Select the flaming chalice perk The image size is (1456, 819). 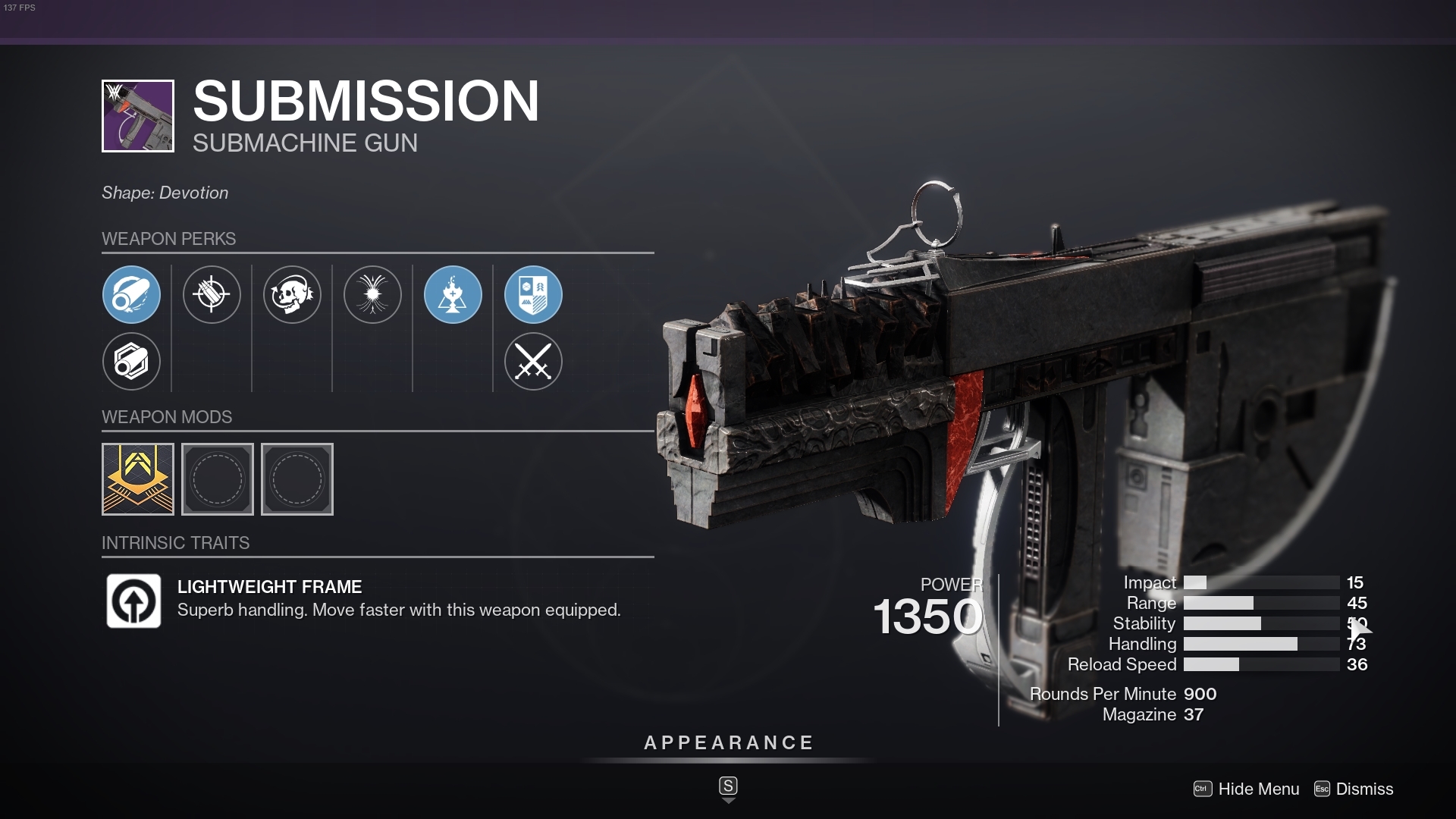pyautogui.click(x=453, y=295)
